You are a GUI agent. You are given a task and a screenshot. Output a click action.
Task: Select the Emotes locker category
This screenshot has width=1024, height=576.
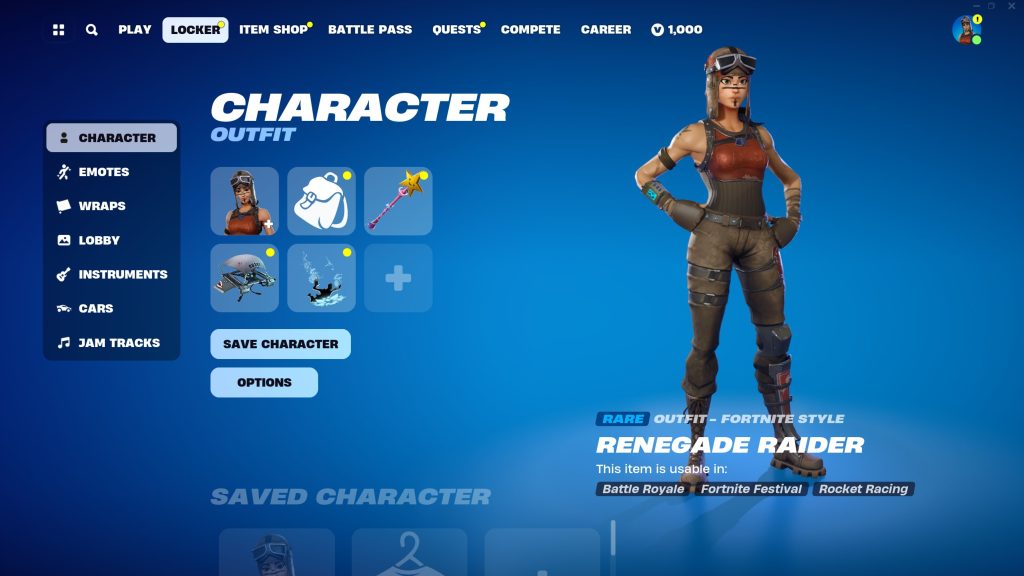pos(104,172)
